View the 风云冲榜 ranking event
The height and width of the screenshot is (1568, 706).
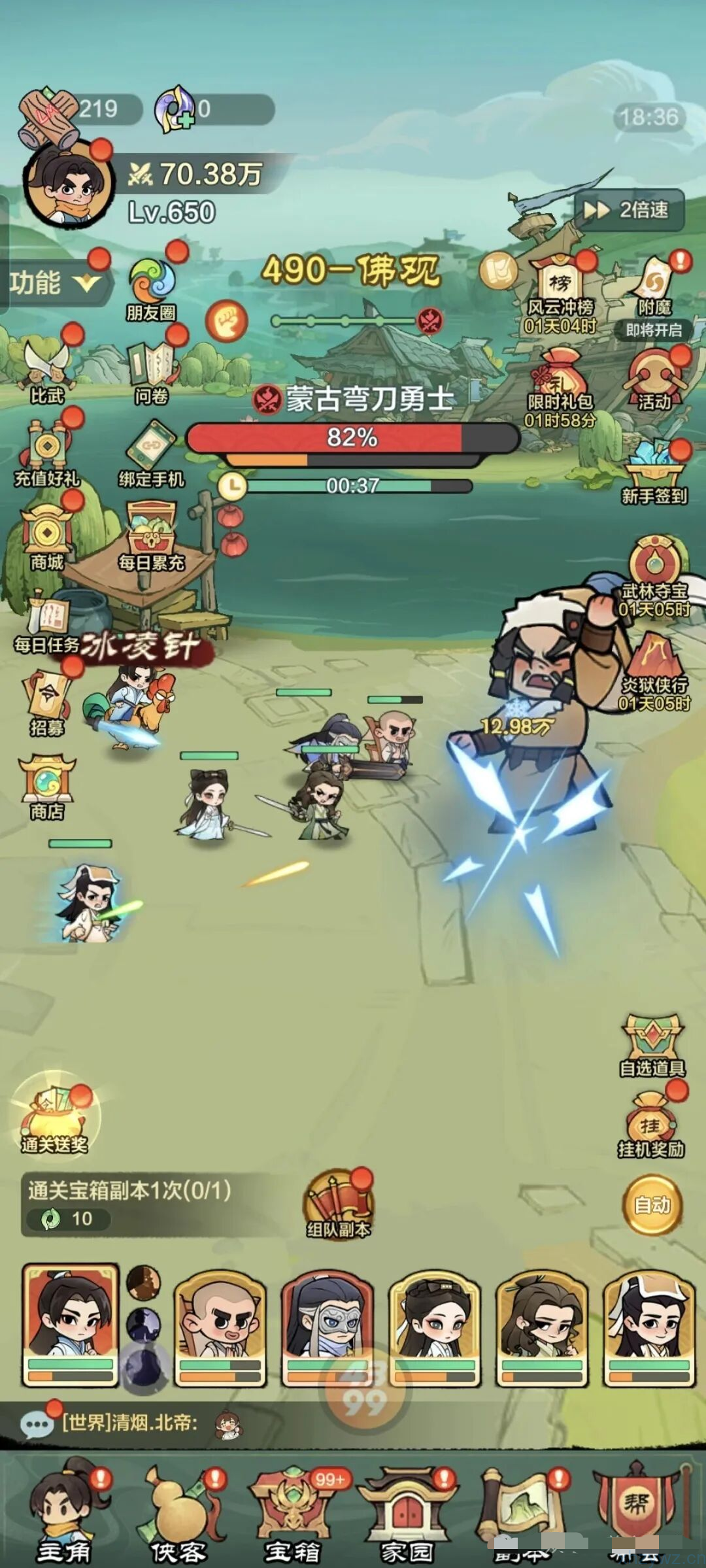click(x=561, y=292)
